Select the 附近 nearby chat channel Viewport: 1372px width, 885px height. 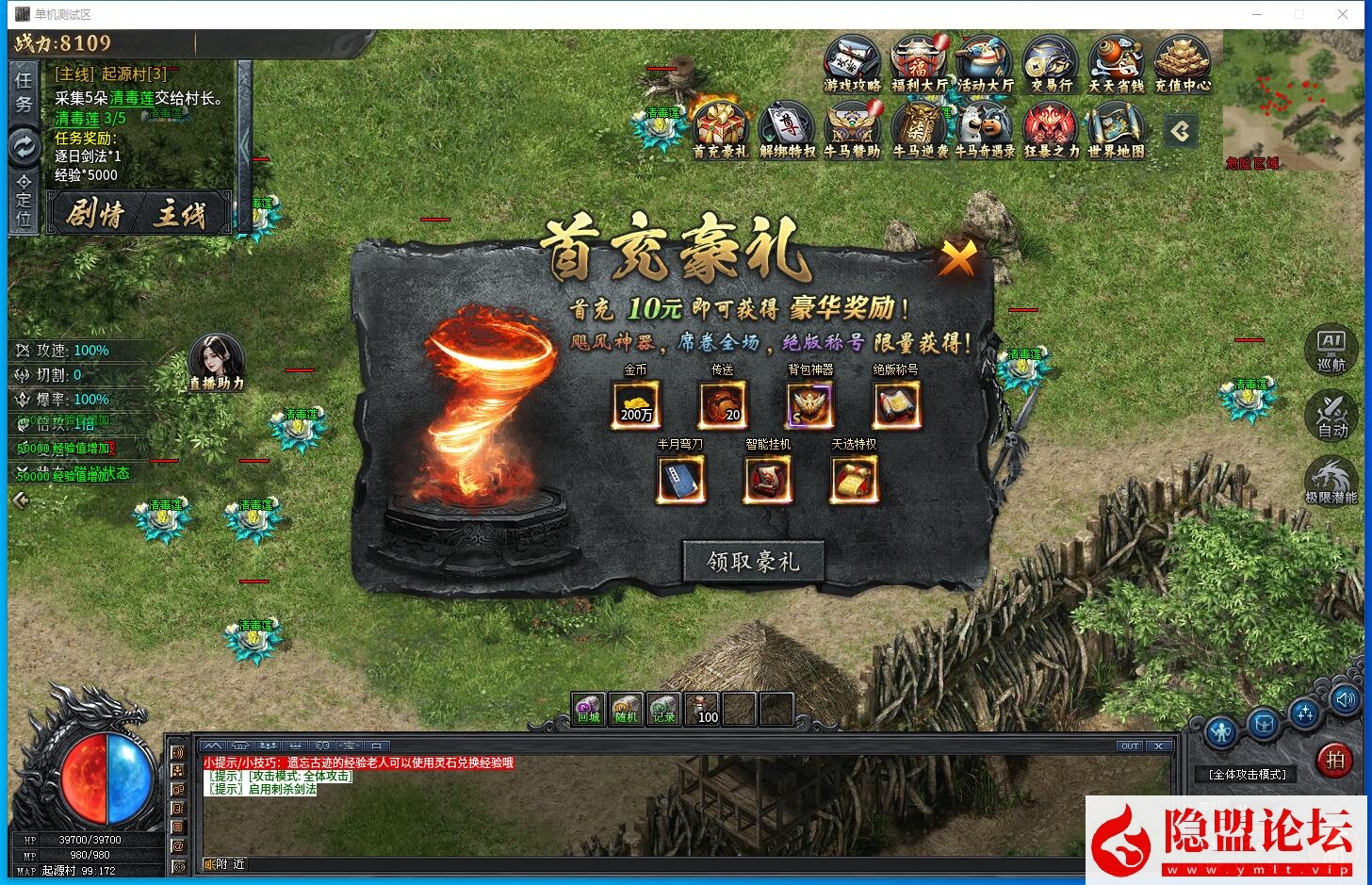224,863
